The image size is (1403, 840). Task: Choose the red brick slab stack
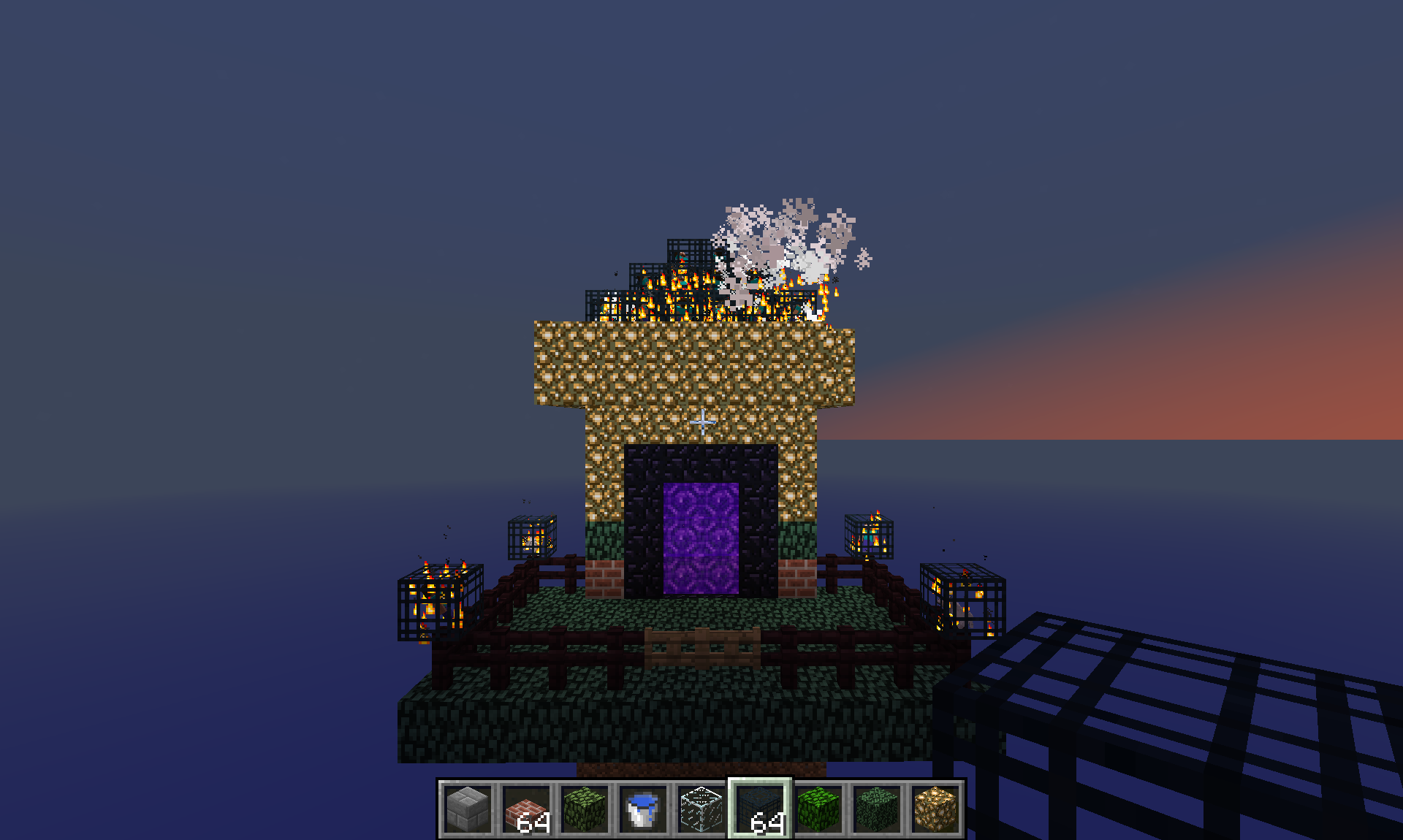(x=526, y=809)
